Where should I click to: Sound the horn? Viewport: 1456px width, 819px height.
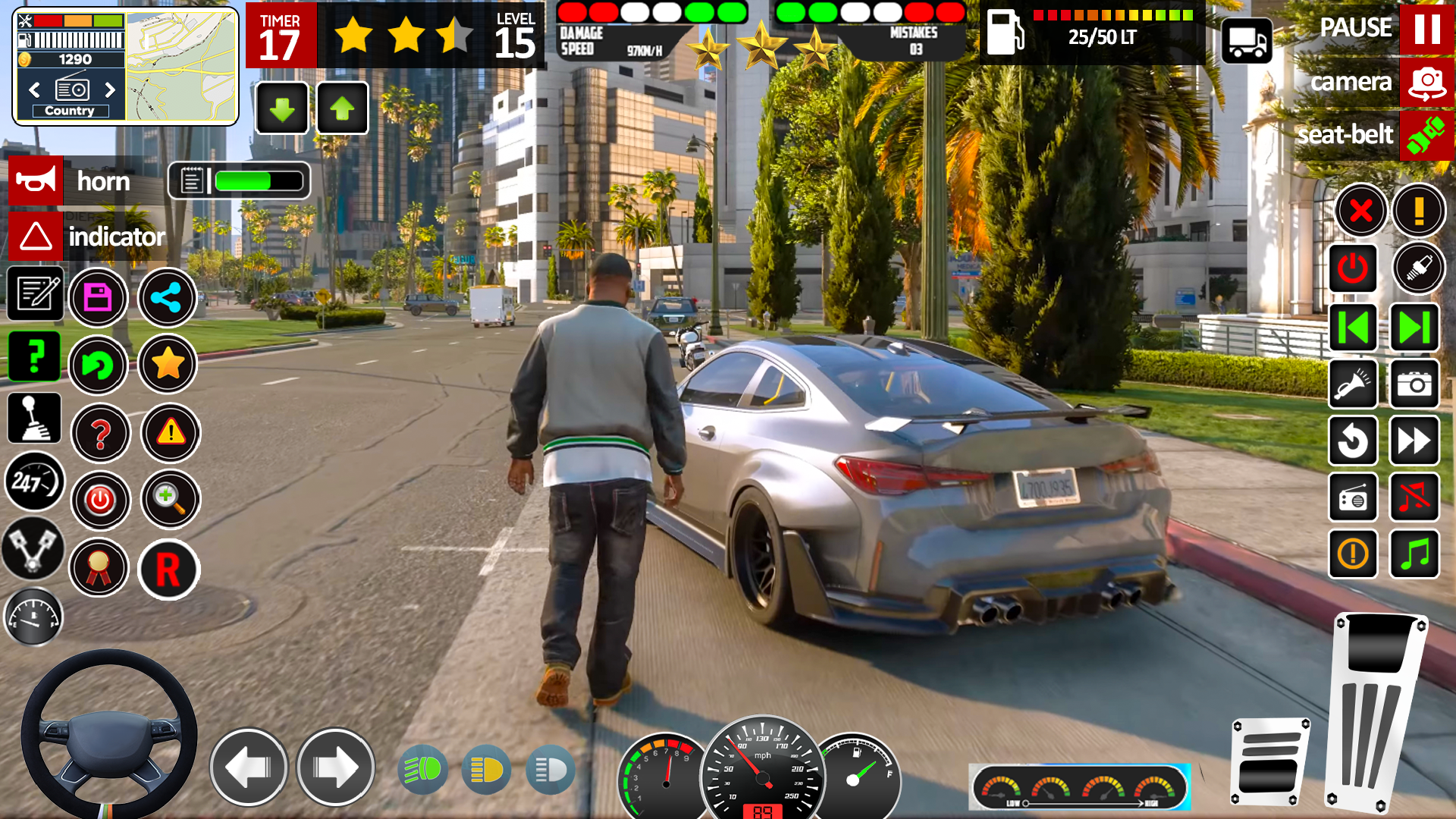coord(36,180)
